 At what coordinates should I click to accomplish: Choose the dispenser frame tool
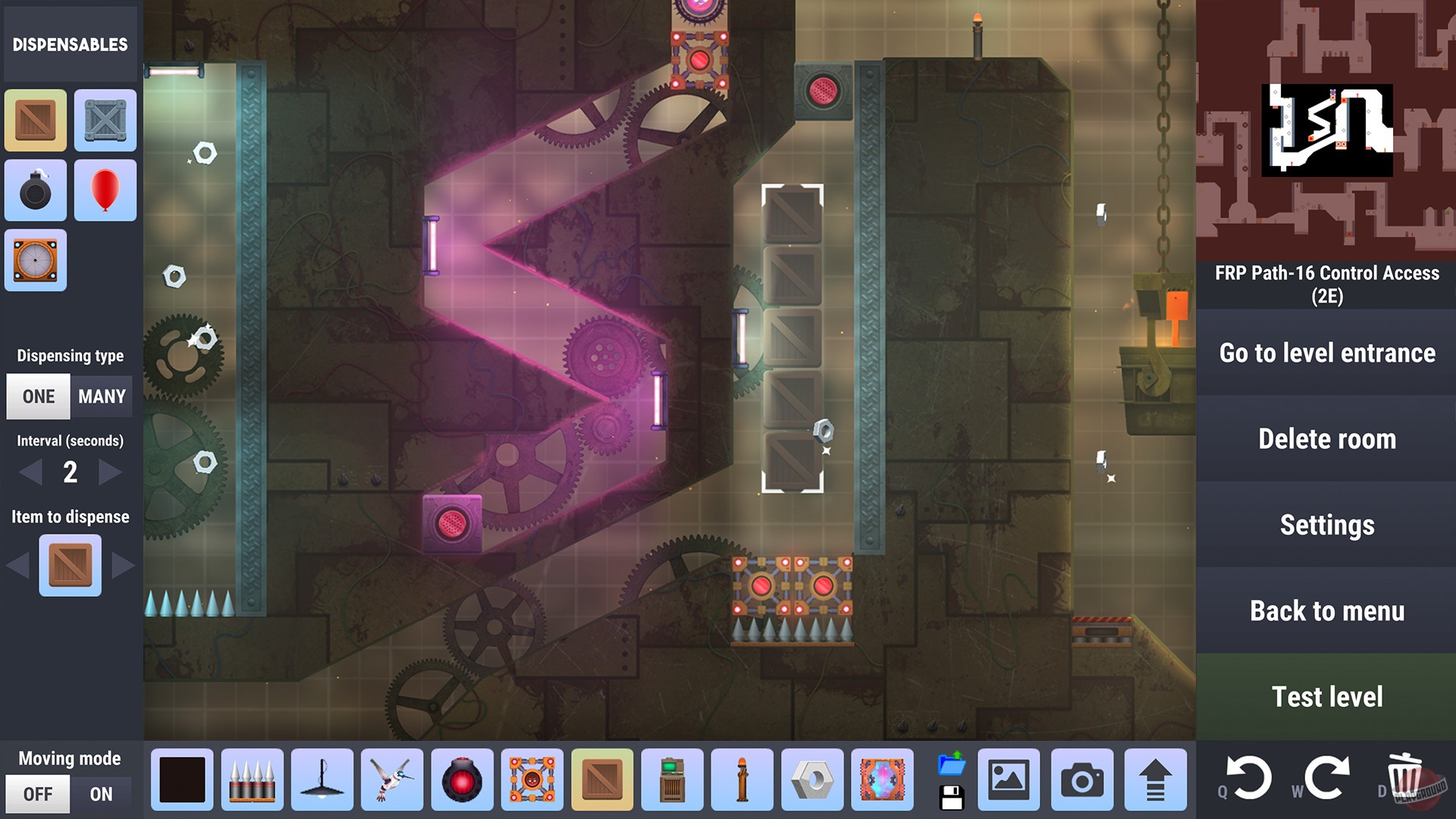point(532,780)
